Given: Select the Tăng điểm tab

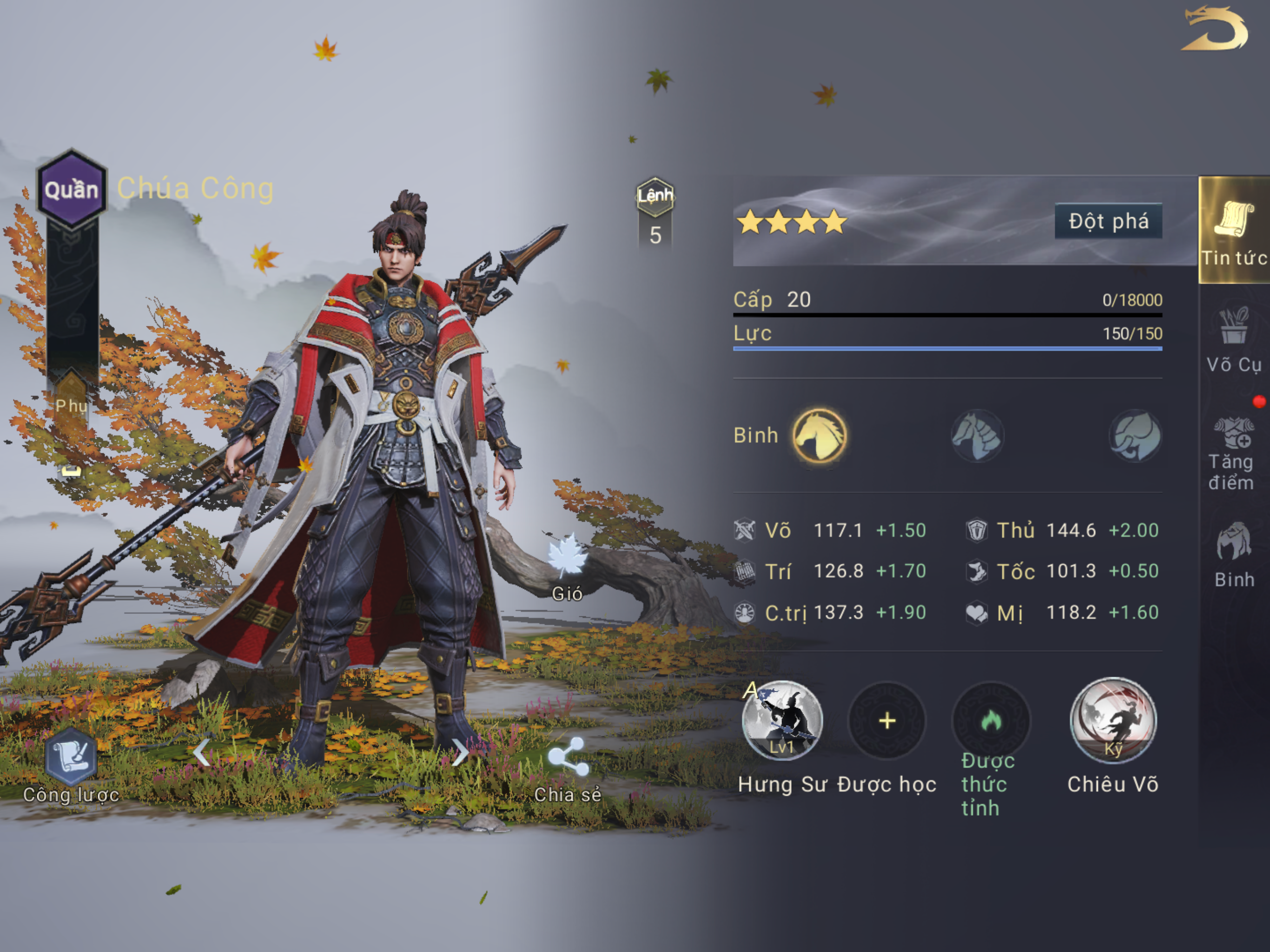Looking at the screenshot, I should (1232, 454).
